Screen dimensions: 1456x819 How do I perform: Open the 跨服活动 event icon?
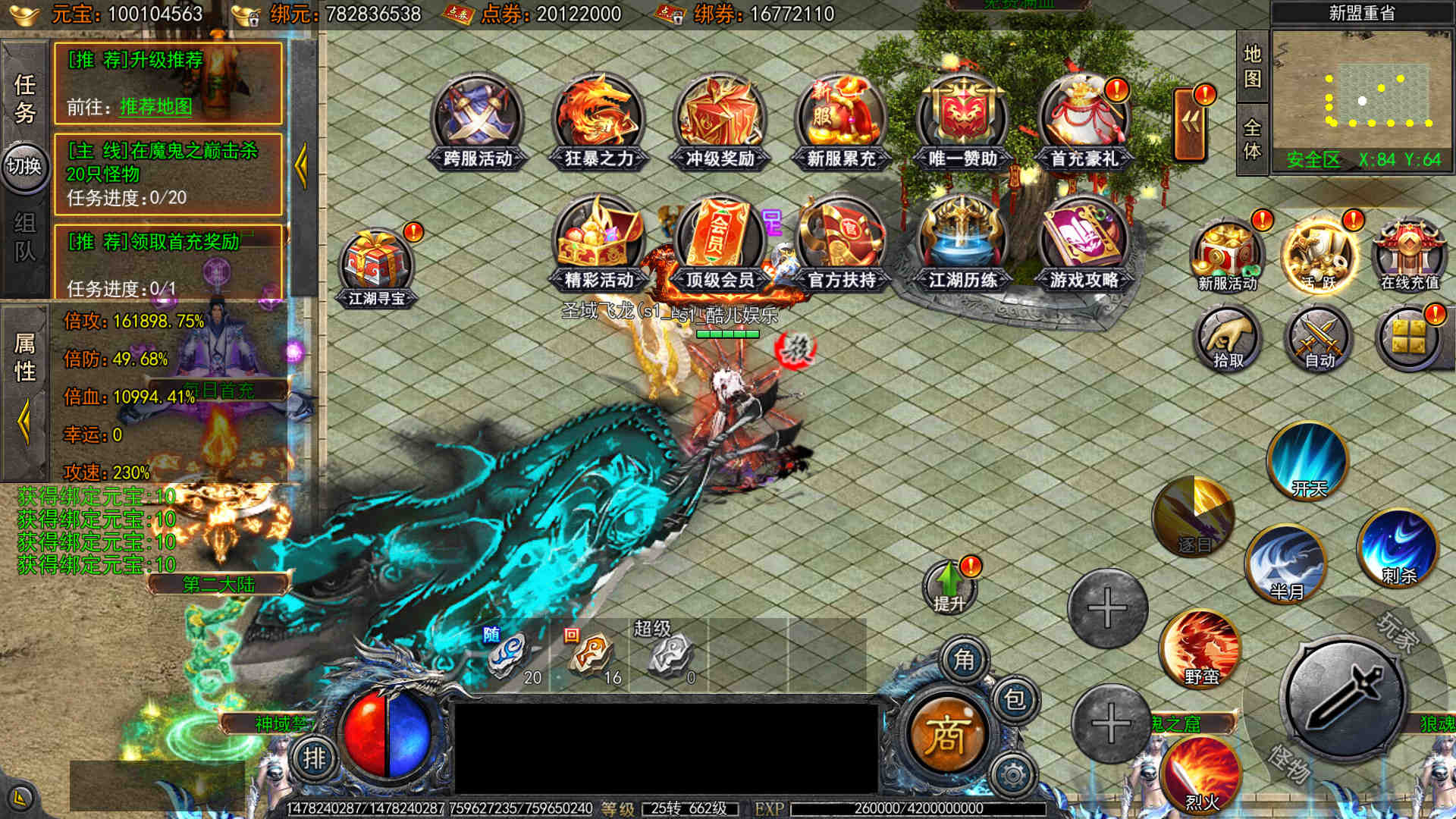click(x=477, y=121)
